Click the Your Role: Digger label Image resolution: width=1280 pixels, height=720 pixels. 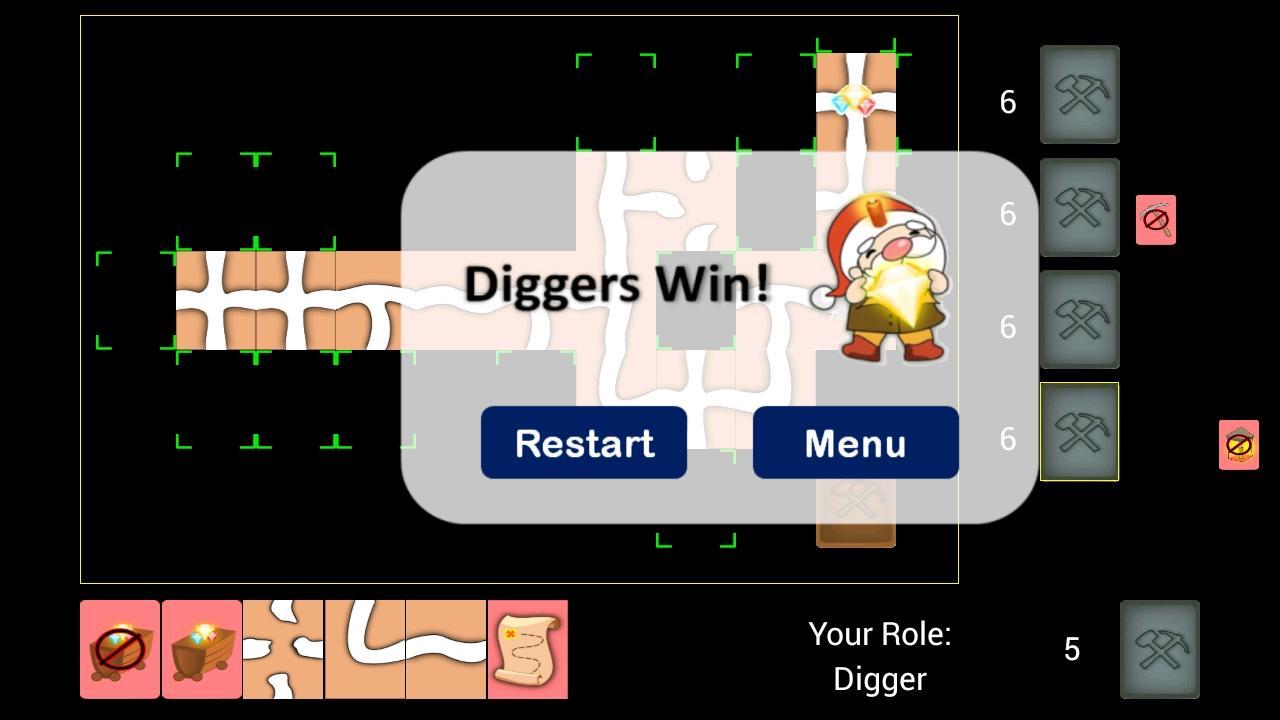point(879,655)
